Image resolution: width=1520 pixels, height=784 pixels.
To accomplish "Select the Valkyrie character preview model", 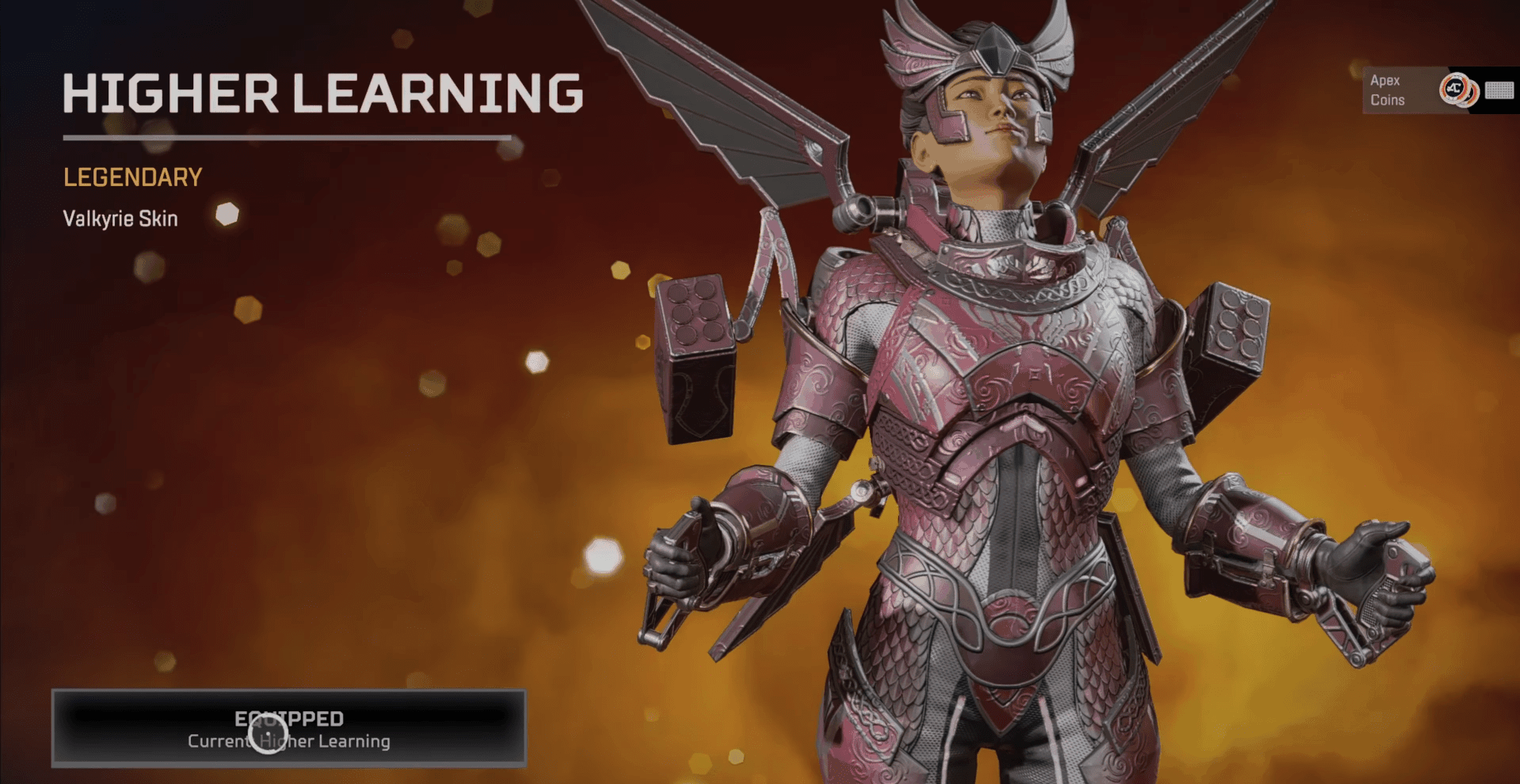I will 990,436.
